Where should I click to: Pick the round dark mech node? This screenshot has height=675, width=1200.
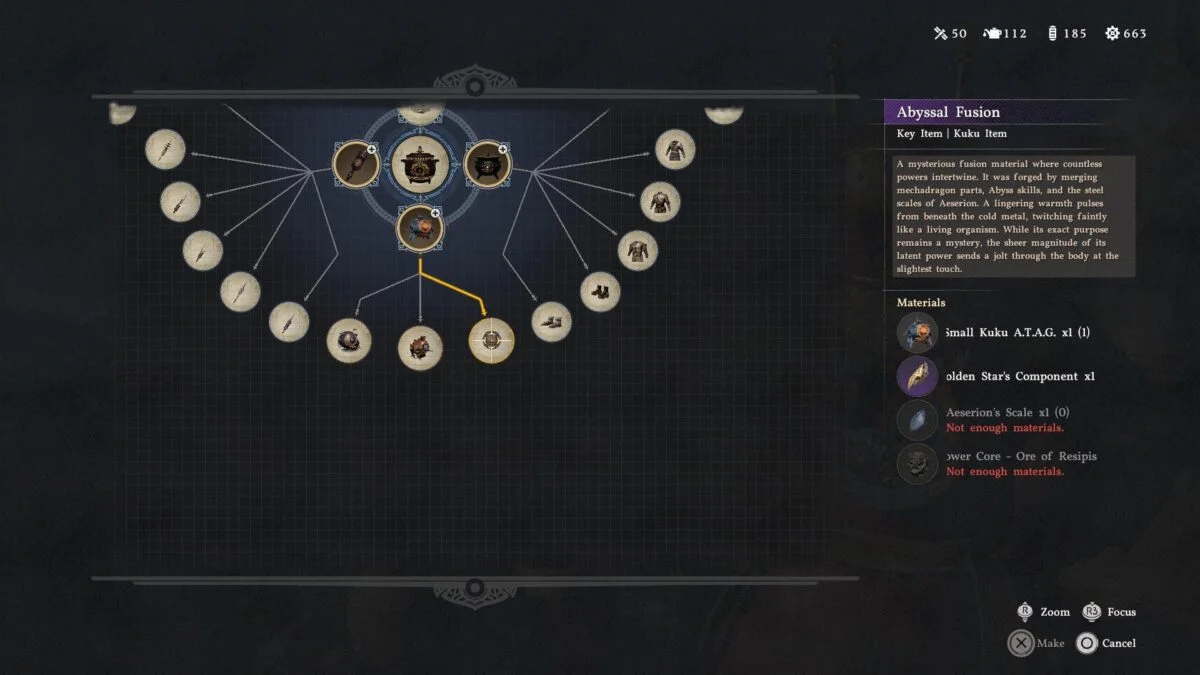click(349, 341)
